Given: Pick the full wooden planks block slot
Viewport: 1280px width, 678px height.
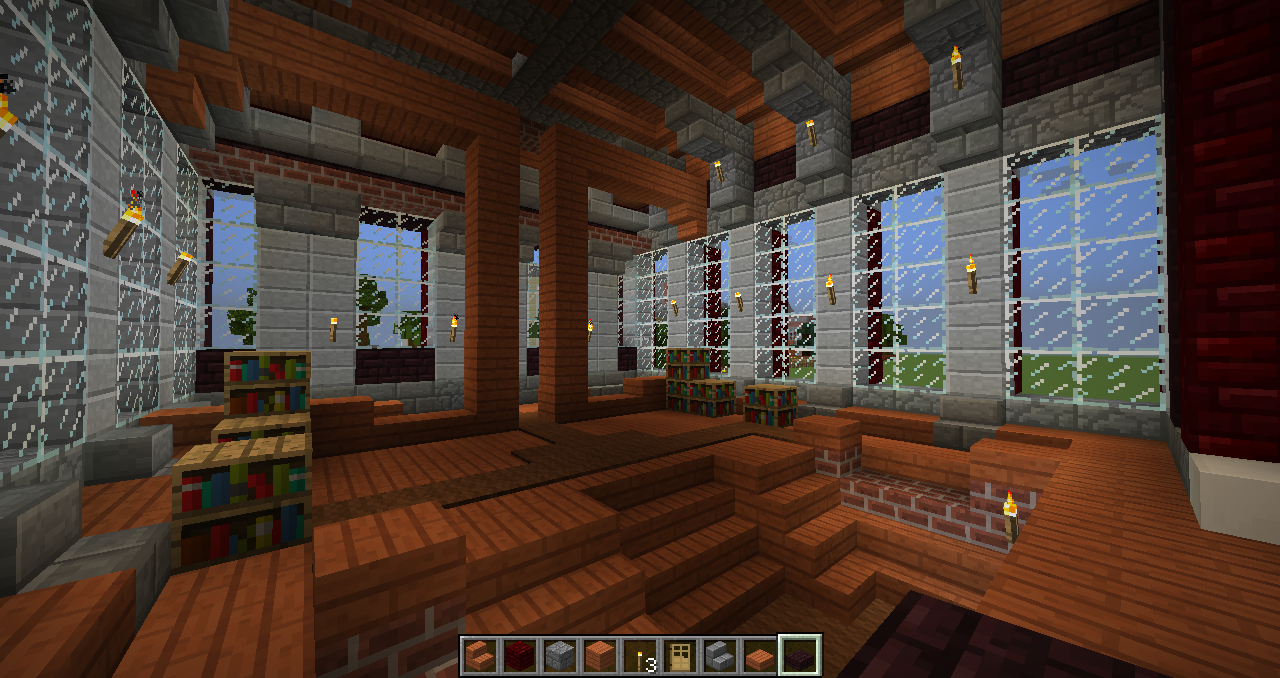Looking at the screenshot, I should [x=600, y=656].
